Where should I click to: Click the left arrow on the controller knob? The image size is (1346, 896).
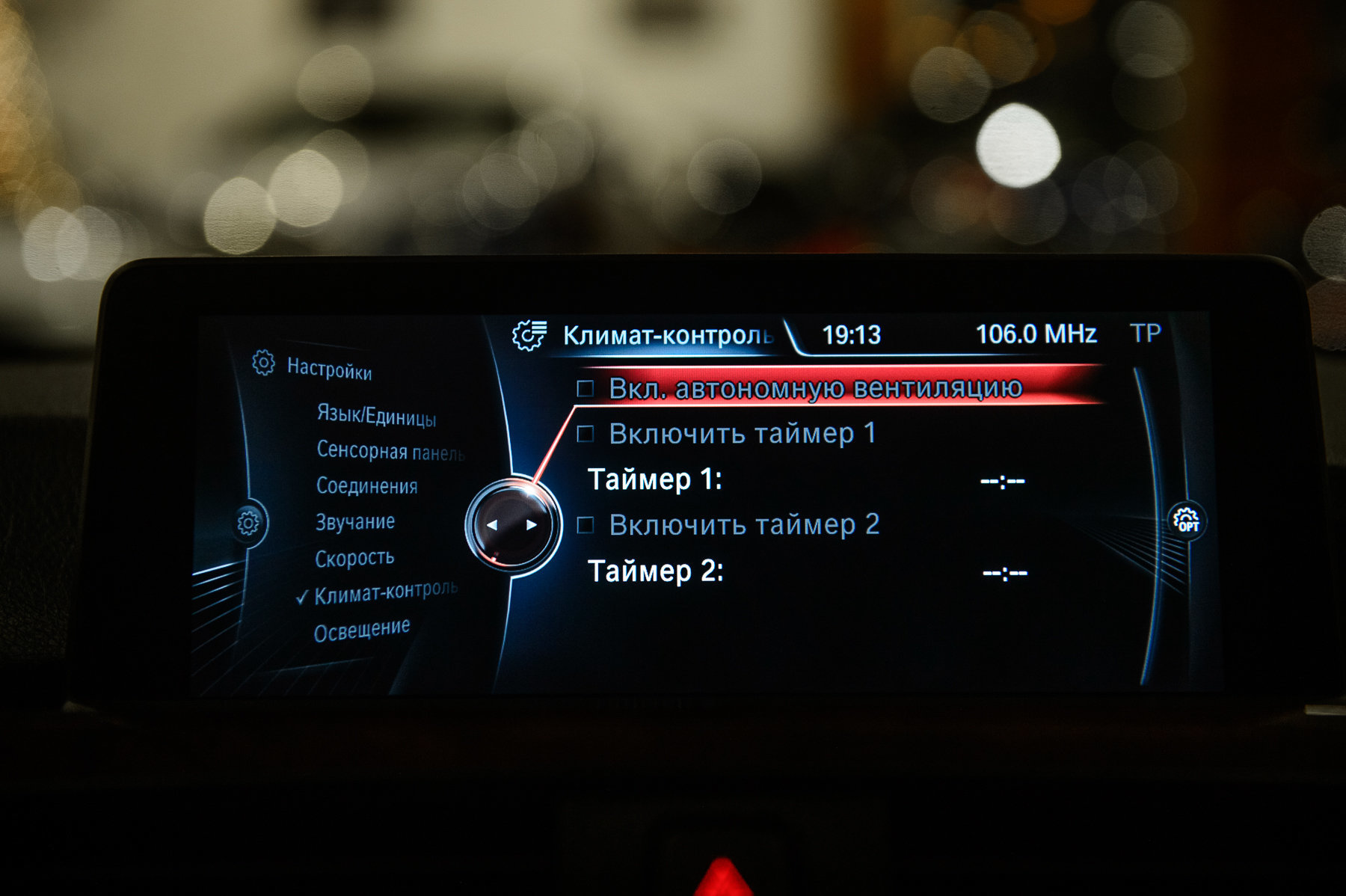[492, 525]
